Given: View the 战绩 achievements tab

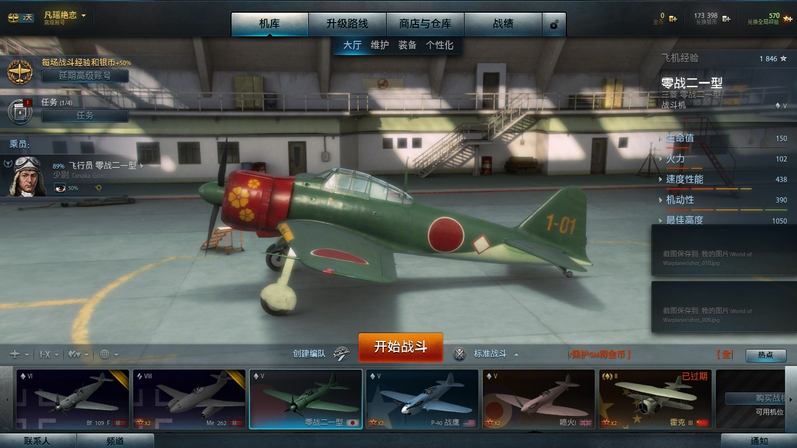Looking at the screenshot, I should [504, 23].
